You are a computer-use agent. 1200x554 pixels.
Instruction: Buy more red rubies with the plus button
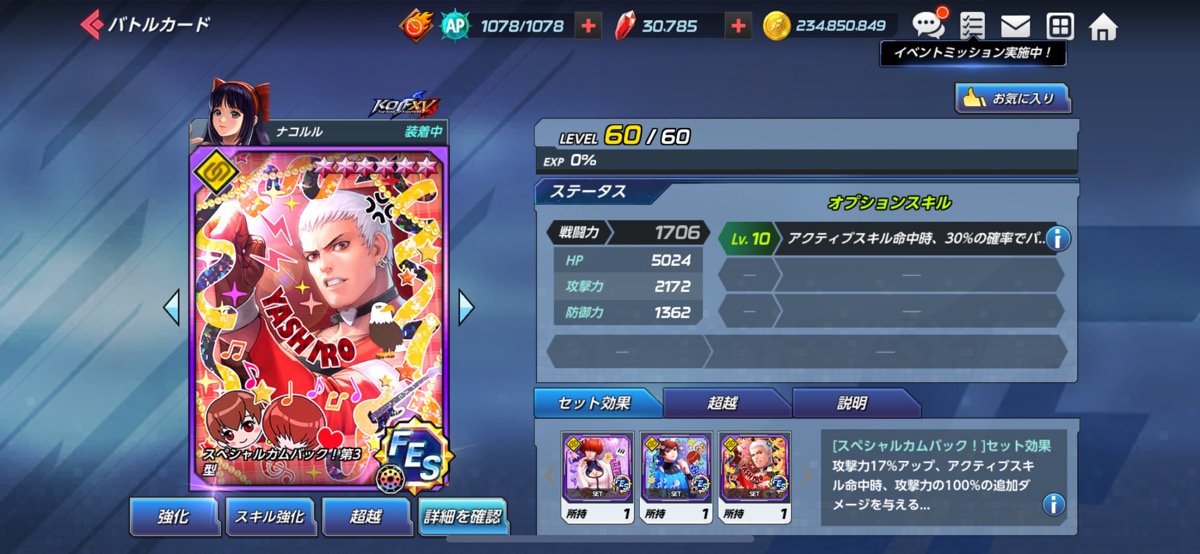(x=738, y=26)
